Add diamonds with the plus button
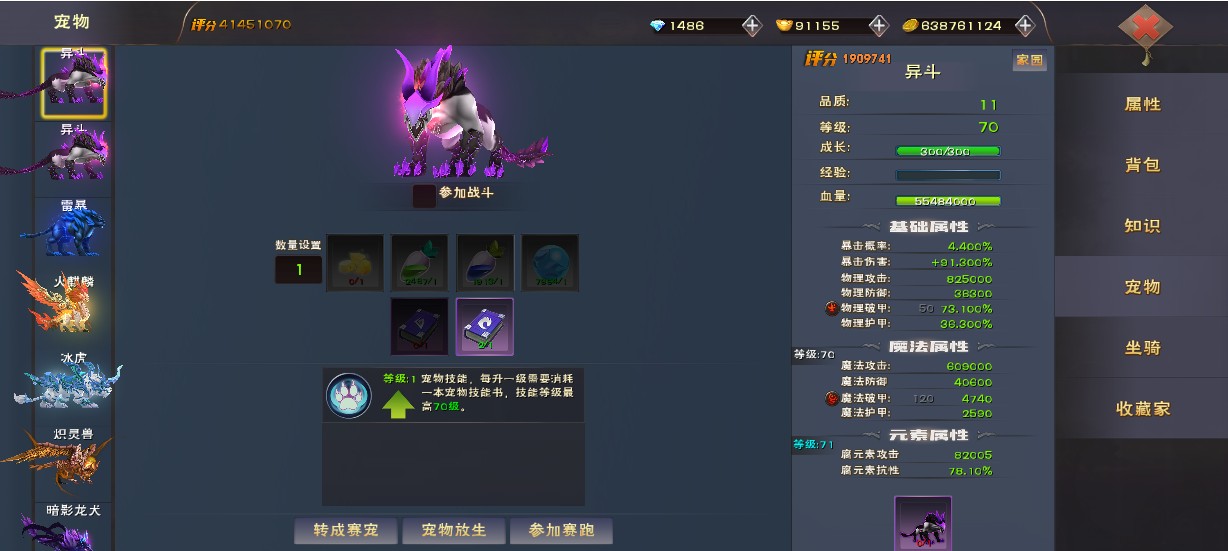Image resolution: width=1228 pixels, height=551 pixels. coord(752,26)
